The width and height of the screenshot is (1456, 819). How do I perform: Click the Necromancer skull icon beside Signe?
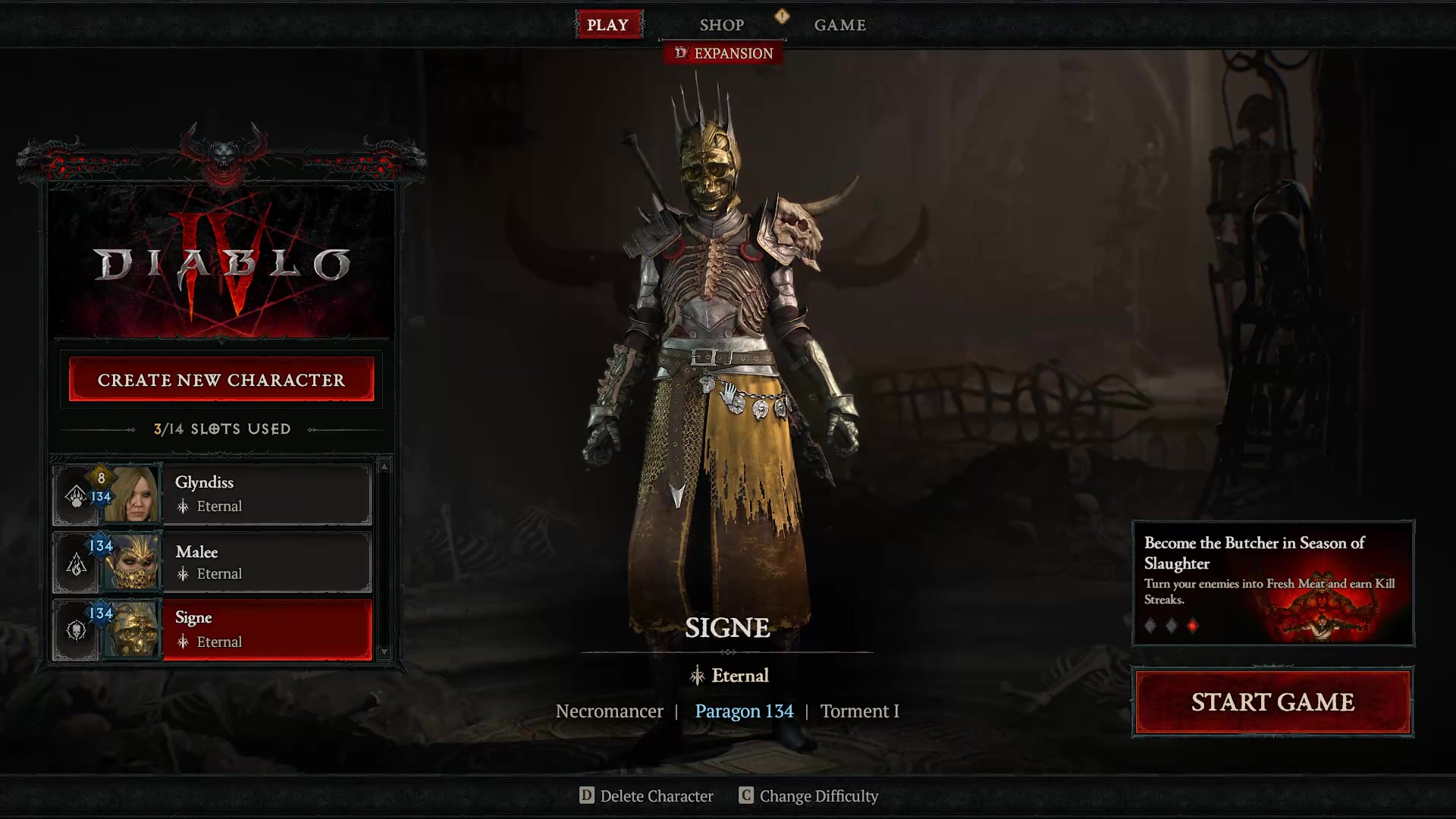pos(77,632)
